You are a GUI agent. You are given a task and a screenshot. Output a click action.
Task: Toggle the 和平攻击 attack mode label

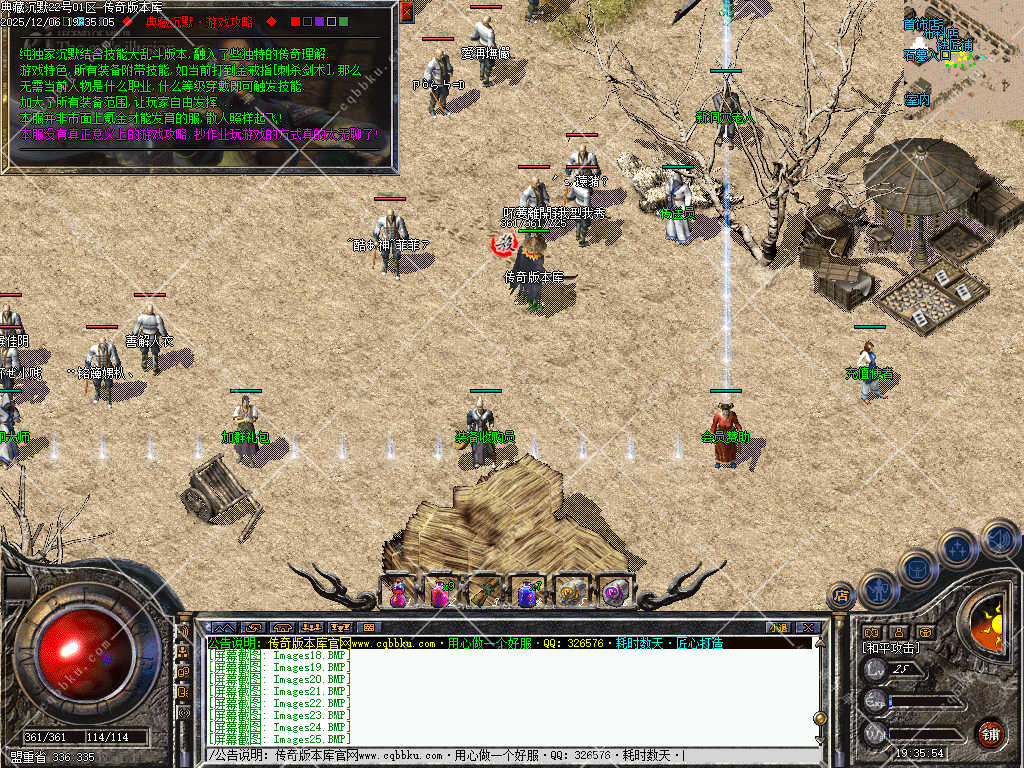point(890,649)
